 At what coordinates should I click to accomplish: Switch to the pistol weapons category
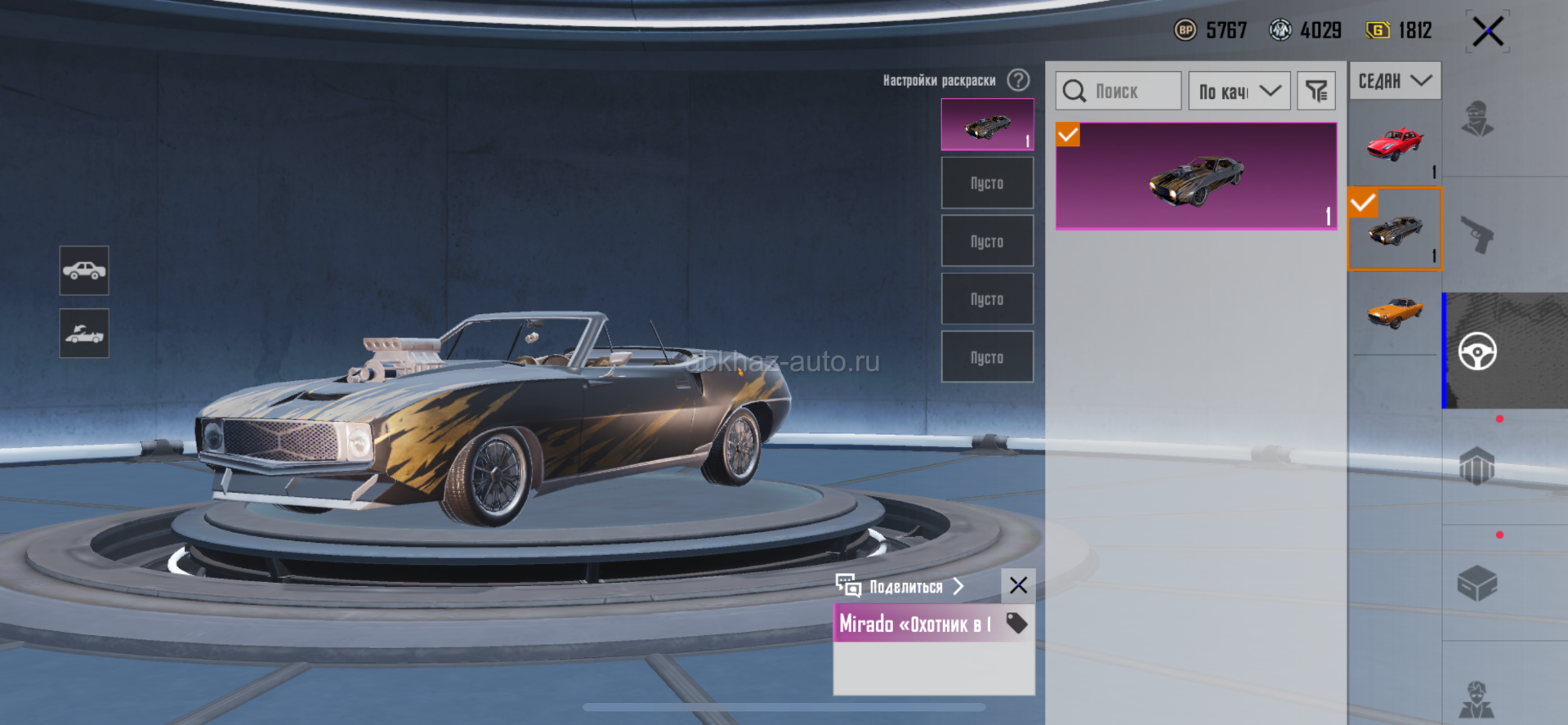(1477, 235)
